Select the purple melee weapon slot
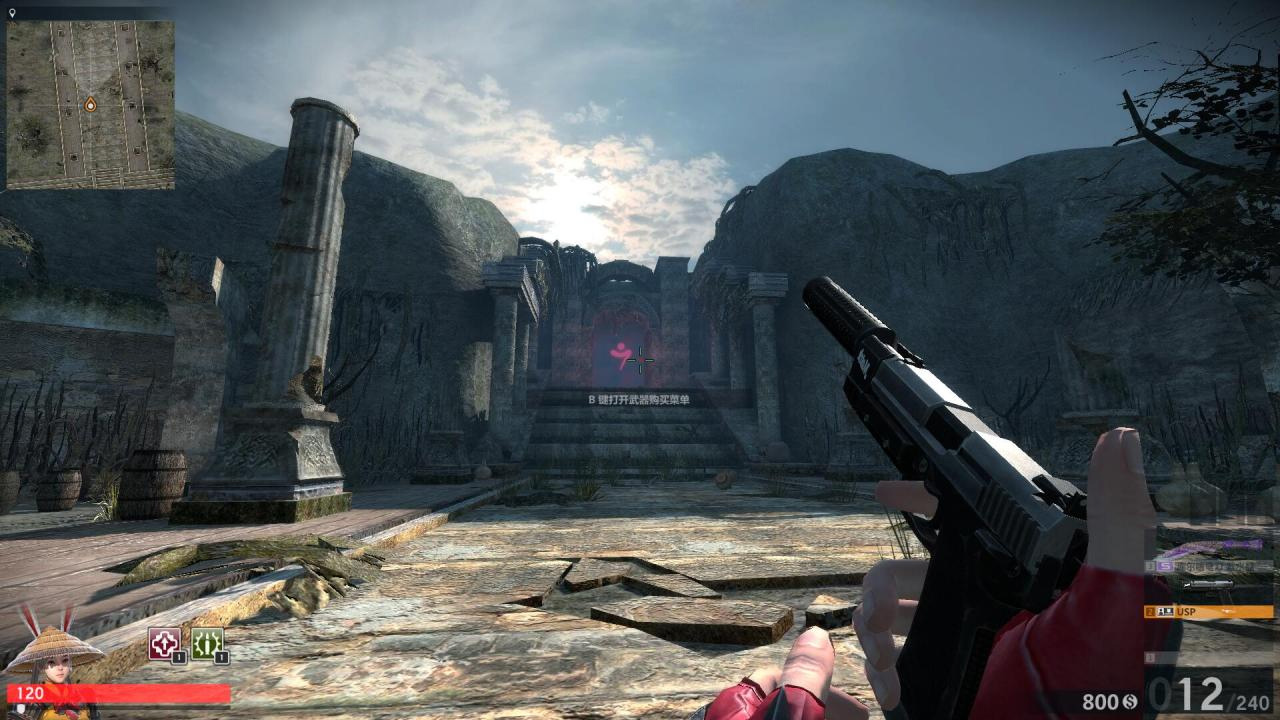The height and width of the screenshot is (720, 1280). pyautogui.click(x=1212, y=548)
